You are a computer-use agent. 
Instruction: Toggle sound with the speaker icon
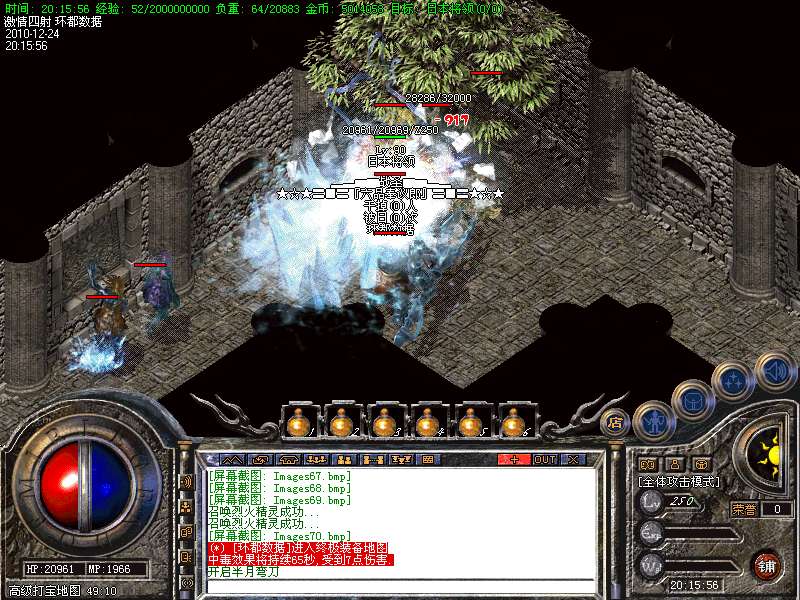click(x=775, y=371)
